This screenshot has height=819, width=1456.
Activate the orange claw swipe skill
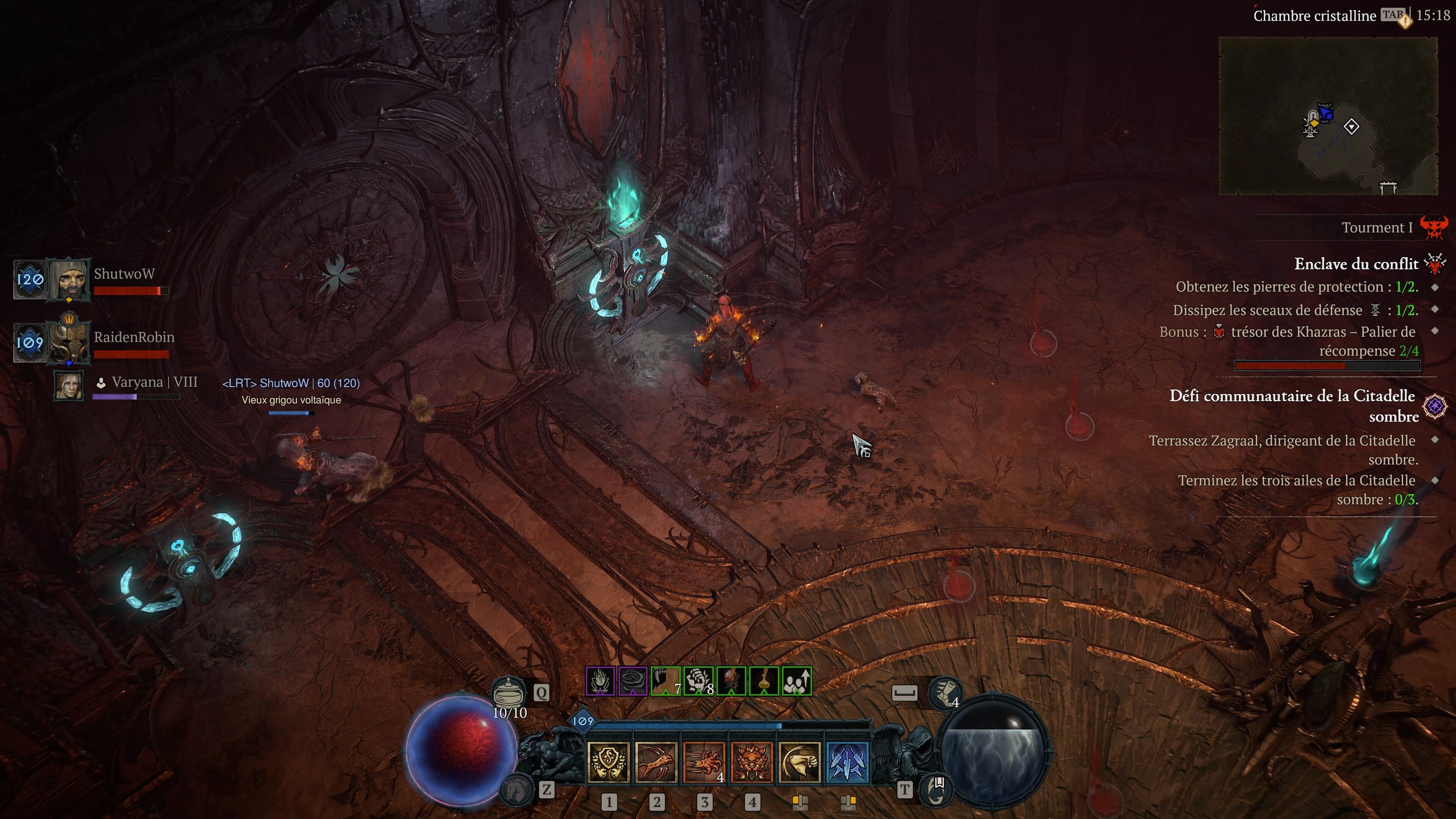click(704, 762)
